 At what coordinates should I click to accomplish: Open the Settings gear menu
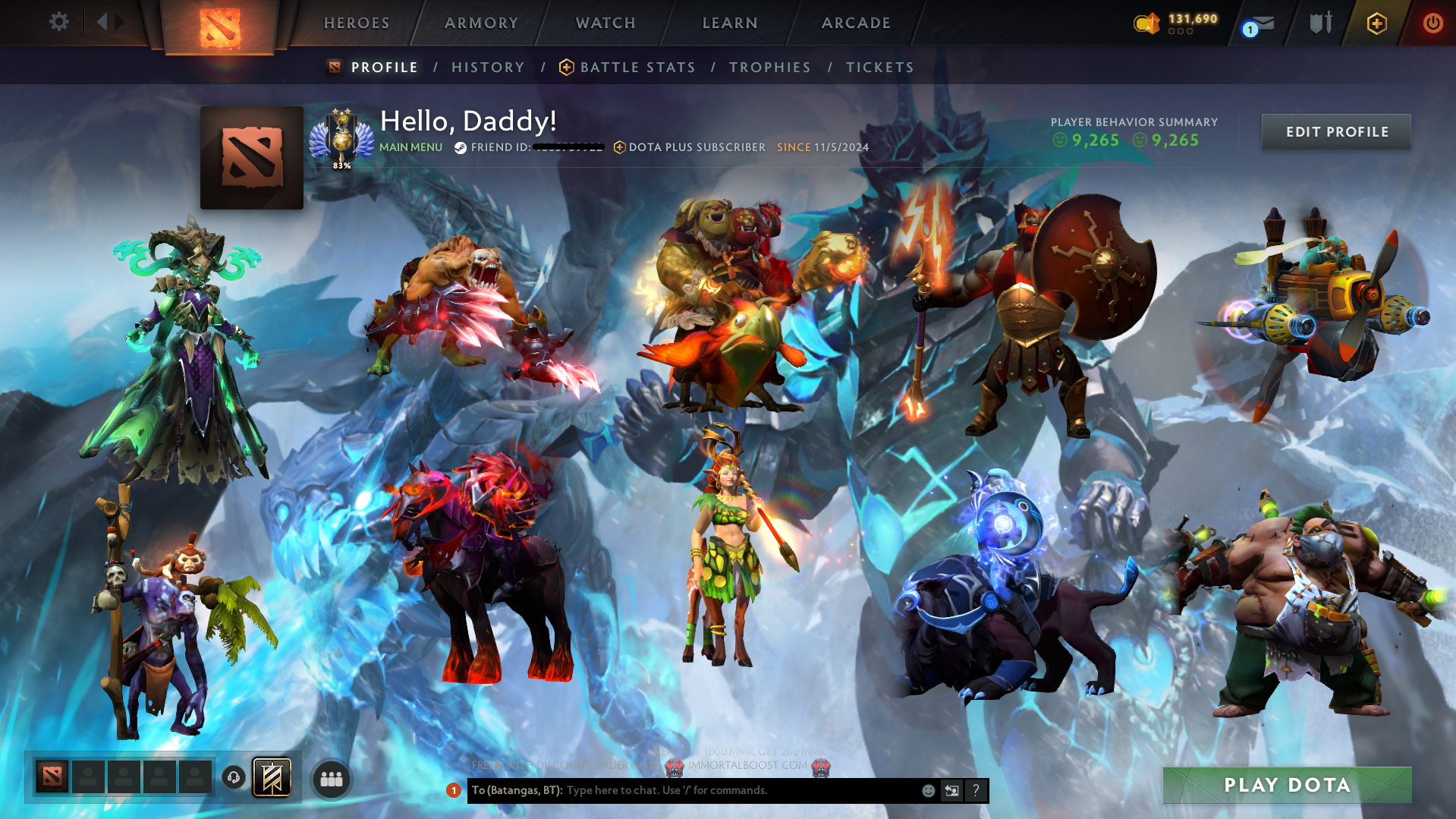point(58,22)
